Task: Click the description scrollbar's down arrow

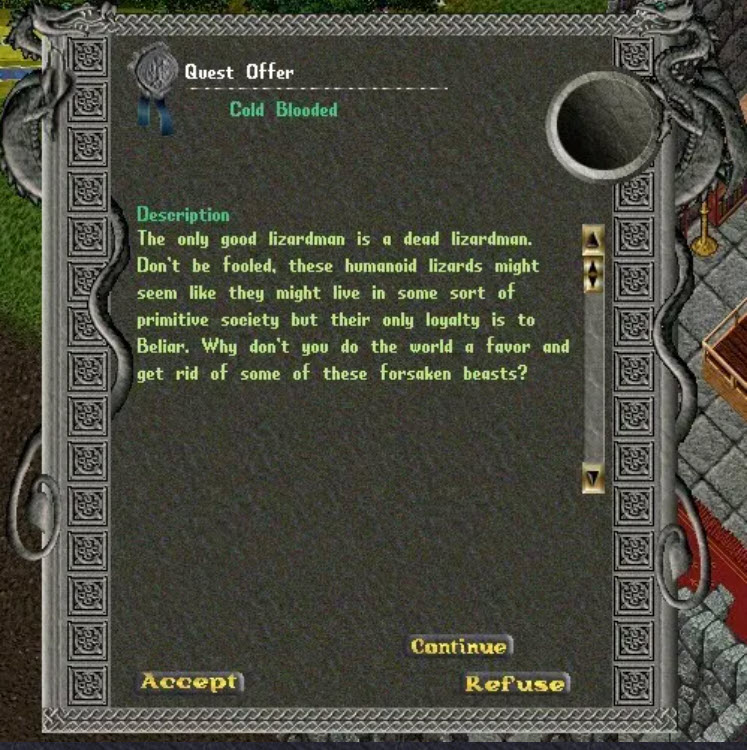Action: coord(593,479)
